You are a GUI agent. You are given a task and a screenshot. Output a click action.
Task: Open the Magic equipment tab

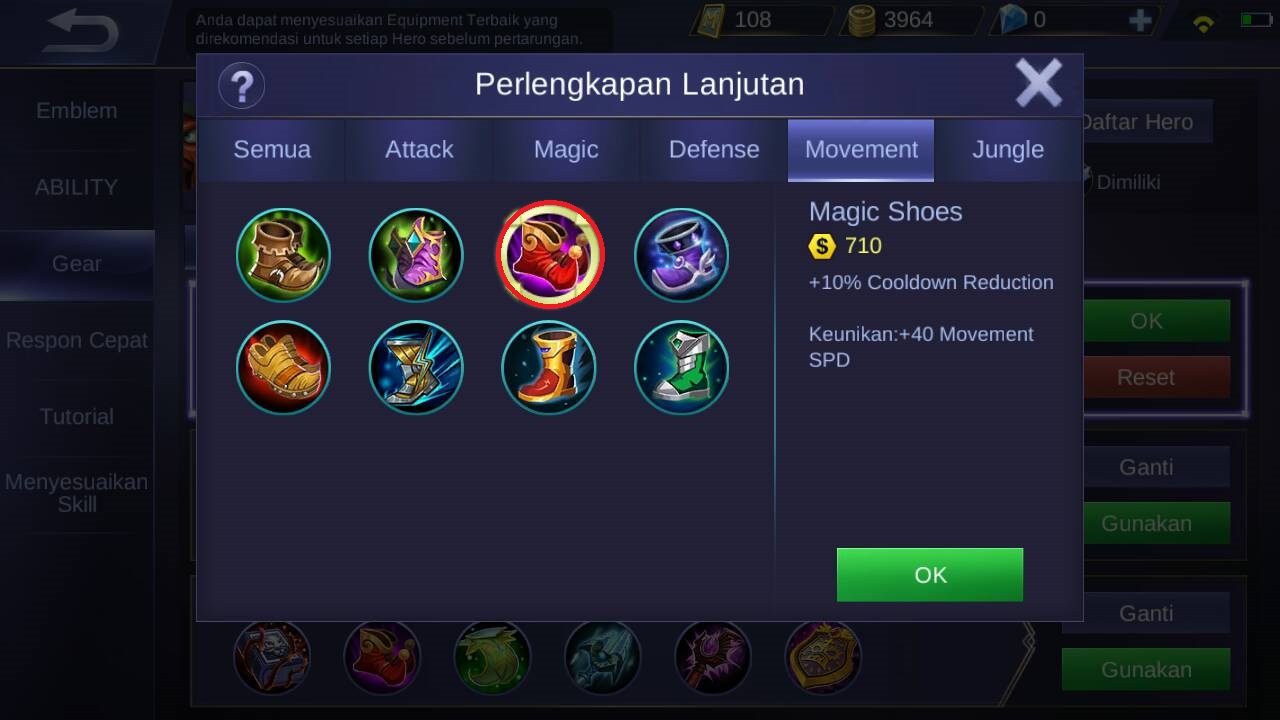click(566, 150)
